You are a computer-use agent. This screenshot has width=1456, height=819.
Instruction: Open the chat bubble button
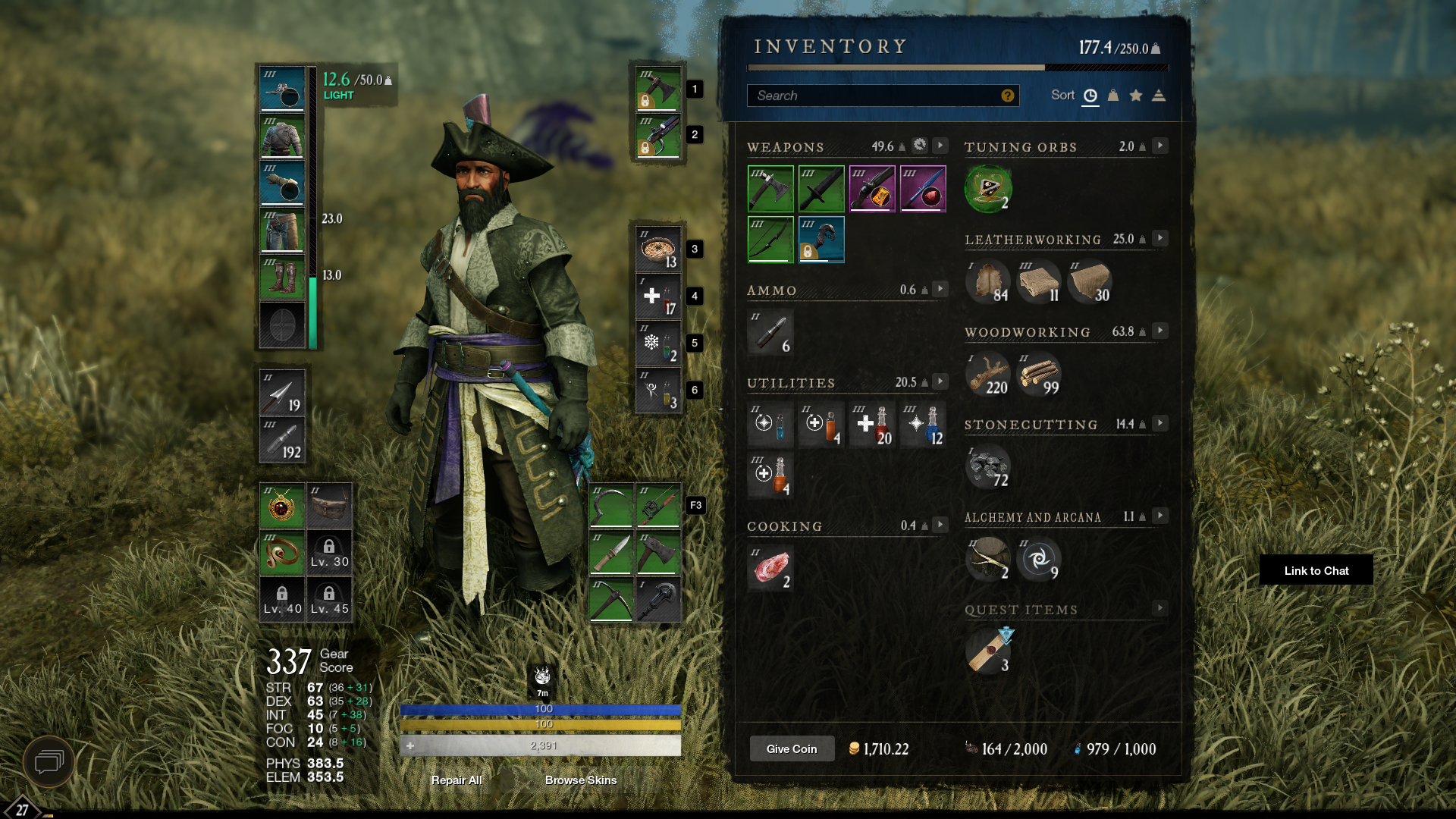coord(49,761)
